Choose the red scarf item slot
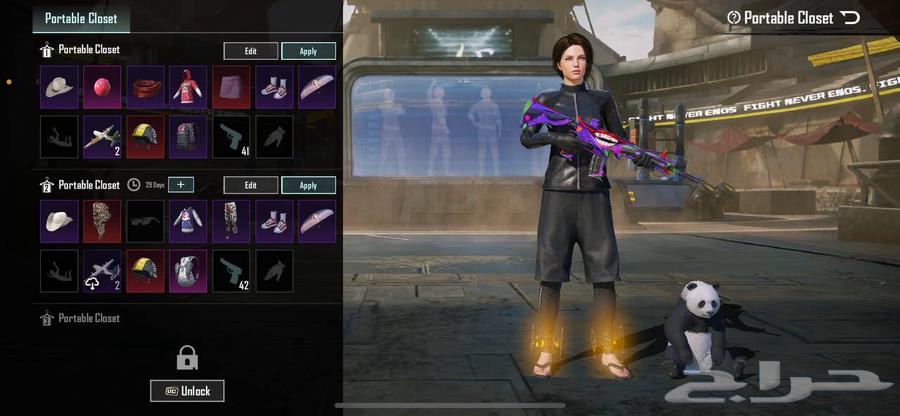Viewport: 900px width, 416px height. (145, 88)
